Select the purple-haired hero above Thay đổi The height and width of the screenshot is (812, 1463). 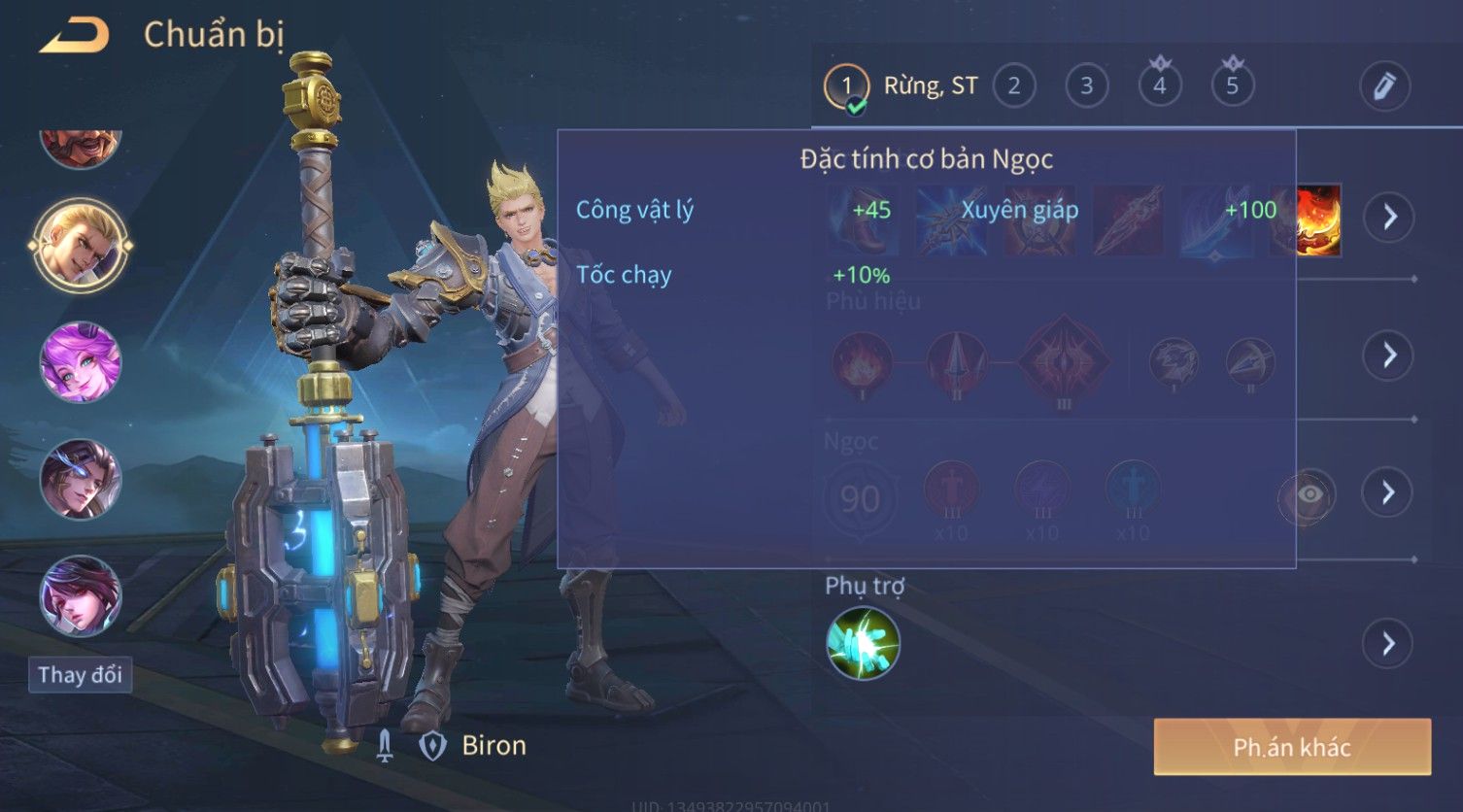point(81,595)
